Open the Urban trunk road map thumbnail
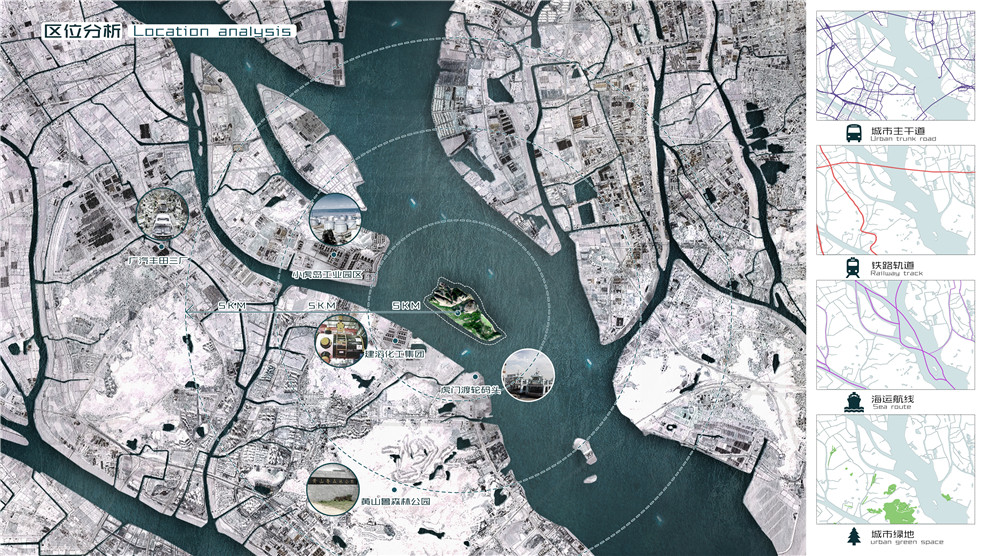Image resolution: width=990 pixels, height=556 pixels. tap(894, 66)
